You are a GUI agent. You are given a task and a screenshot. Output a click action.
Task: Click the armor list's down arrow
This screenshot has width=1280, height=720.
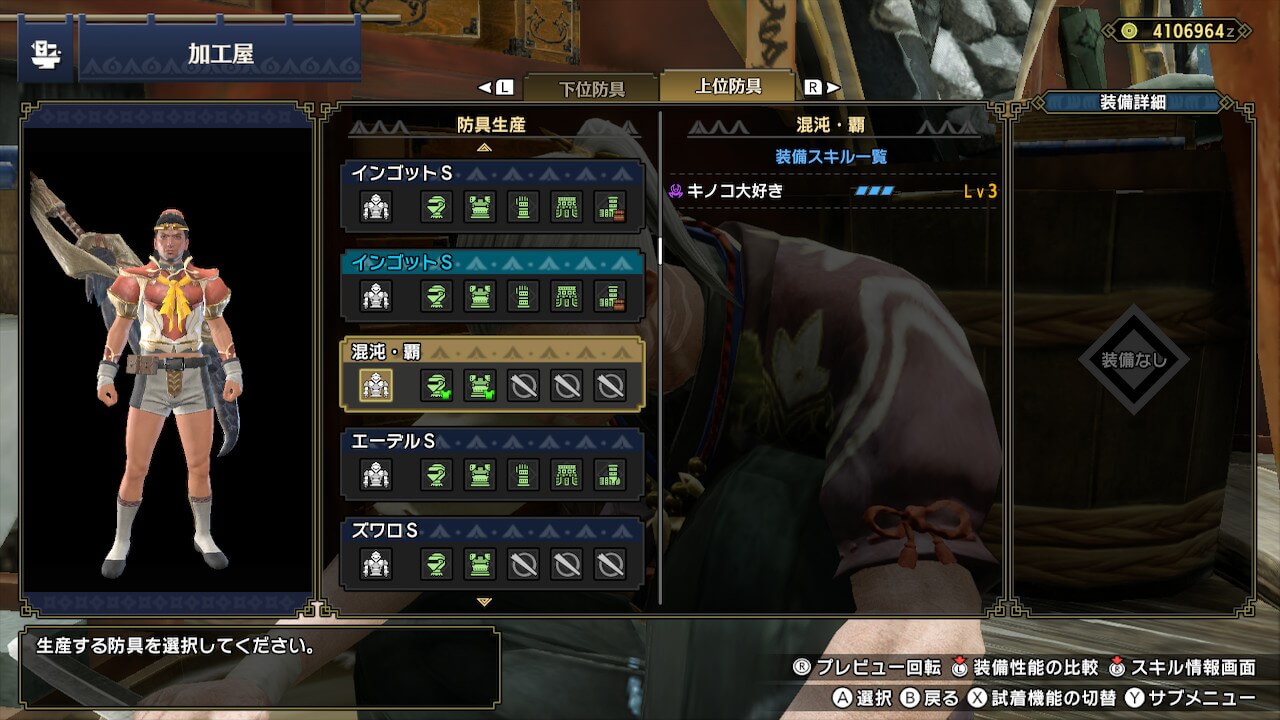click(485, 602)
